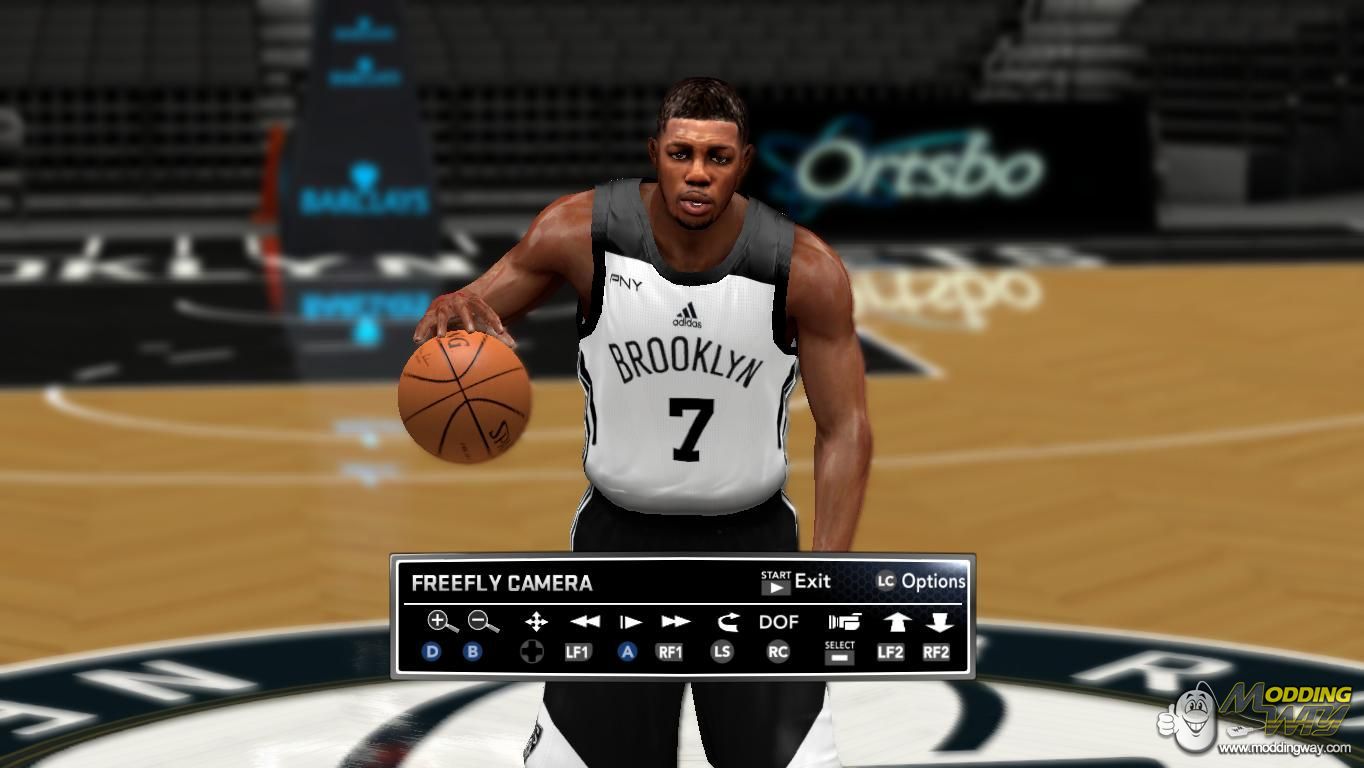The image size is (1364, 768).
Task: Click the zoom-in magnifier icon
Action: (441, 622)
